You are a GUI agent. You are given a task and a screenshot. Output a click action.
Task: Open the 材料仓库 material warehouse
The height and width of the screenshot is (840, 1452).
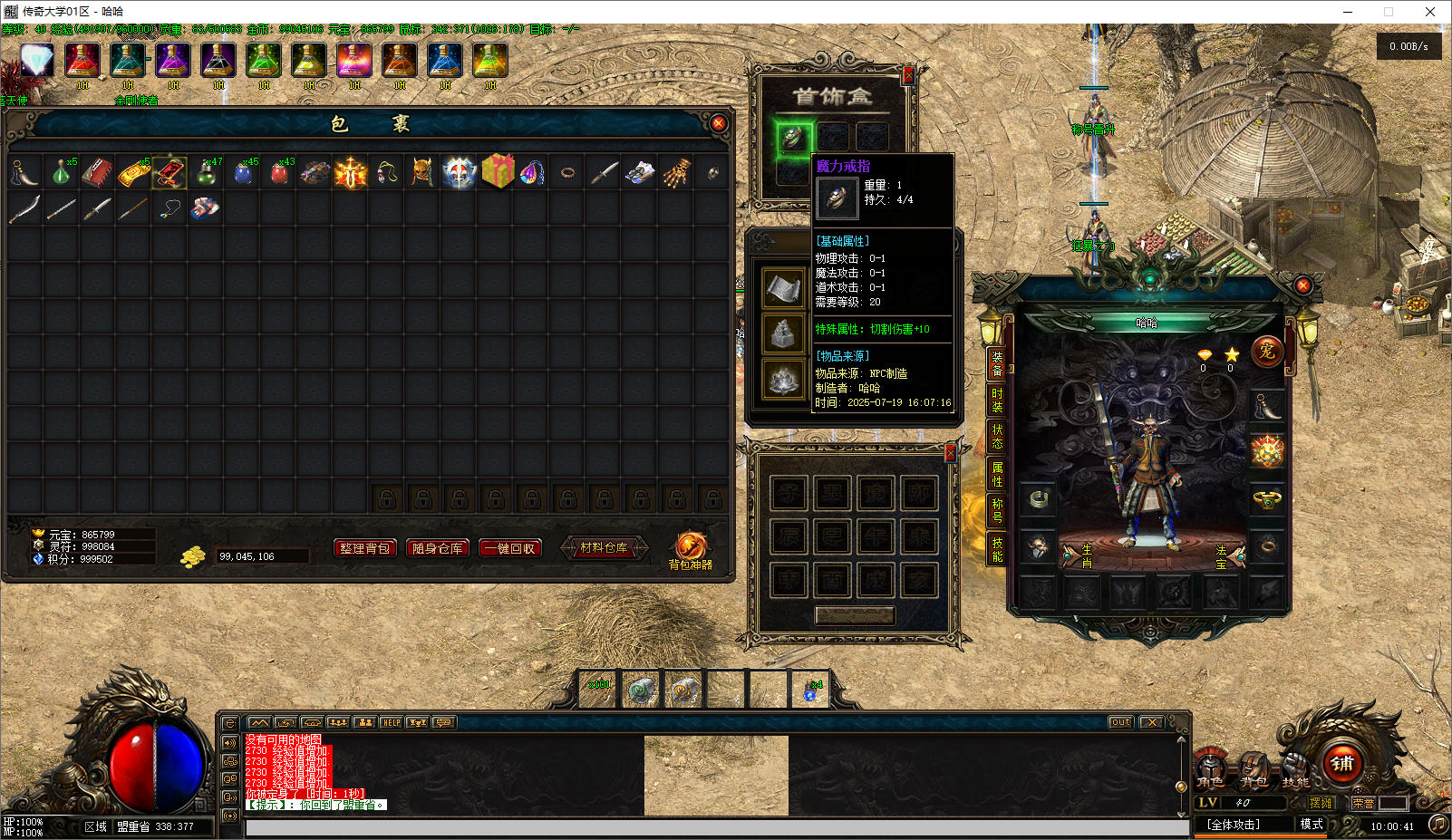tap(604, 548)
